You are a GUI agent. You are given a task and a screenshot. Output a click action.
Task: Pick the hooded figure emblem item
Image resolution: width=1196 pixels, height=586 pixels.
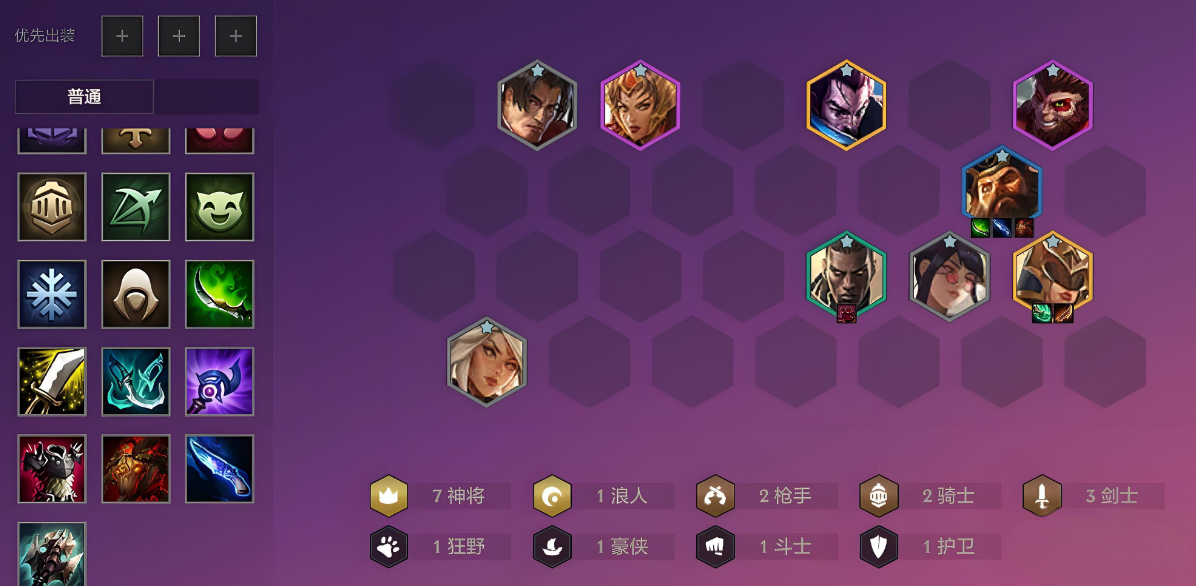pos(136,294)
